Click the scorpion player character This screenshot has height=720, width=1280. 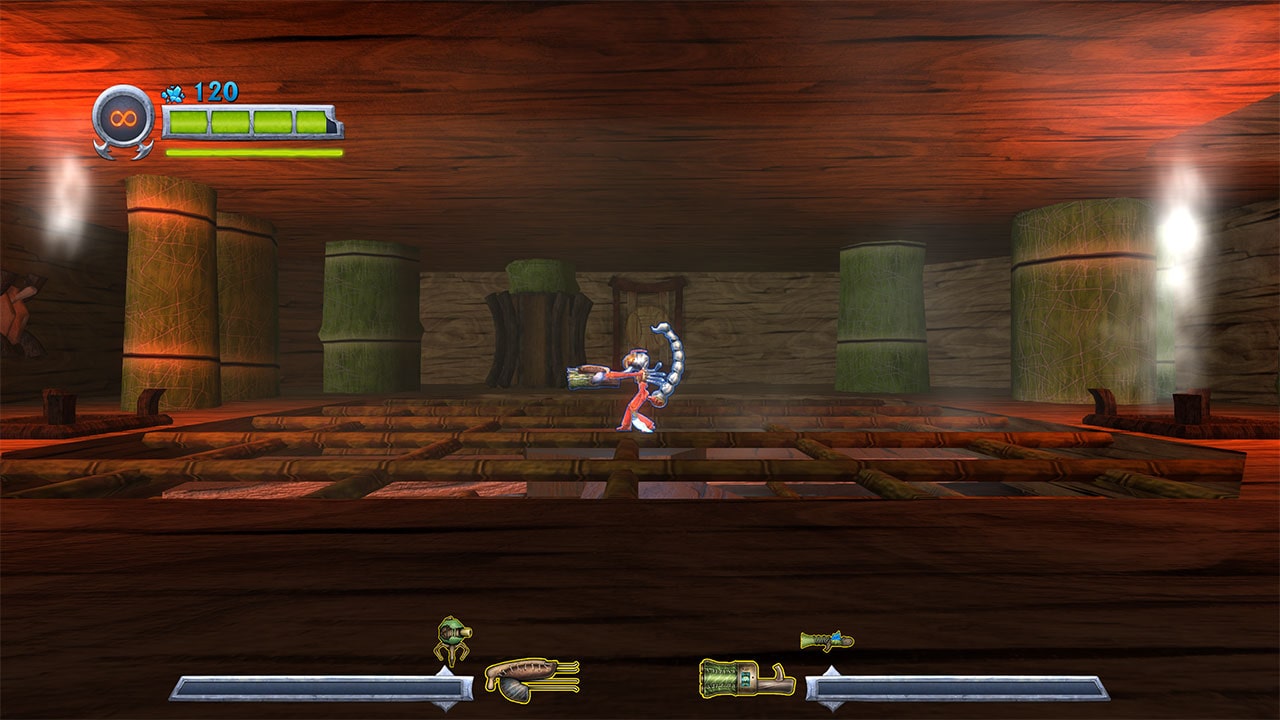(640, 390)
